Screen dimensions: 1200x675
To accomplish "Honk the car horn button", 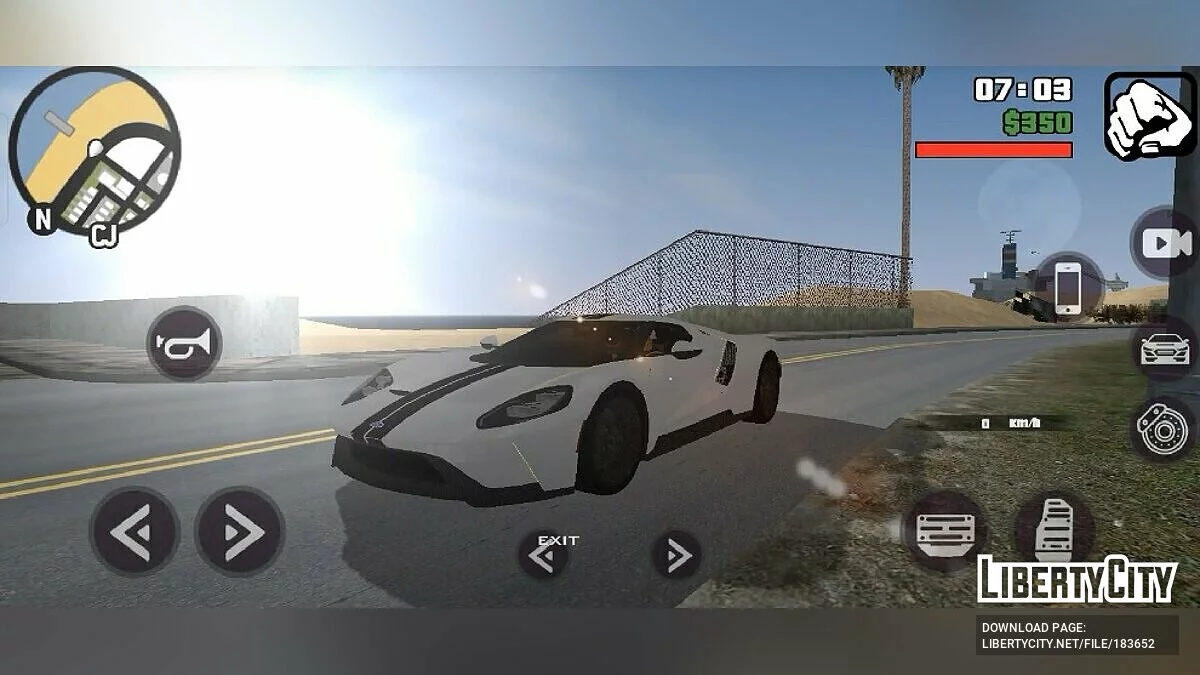I will click(184, 344).
